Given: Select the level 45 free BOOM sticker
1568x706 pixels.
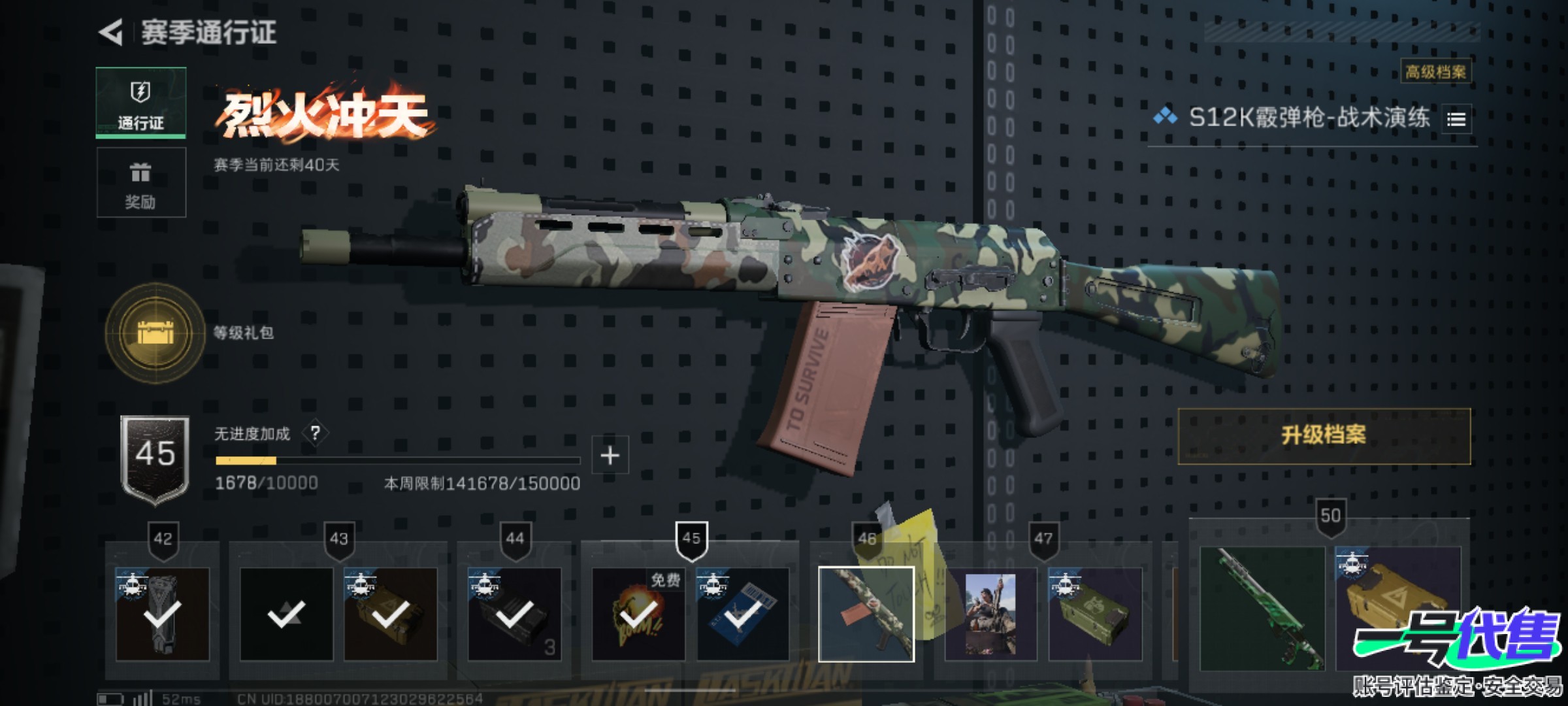Looking at the screenshot, I should pos(638,614).
